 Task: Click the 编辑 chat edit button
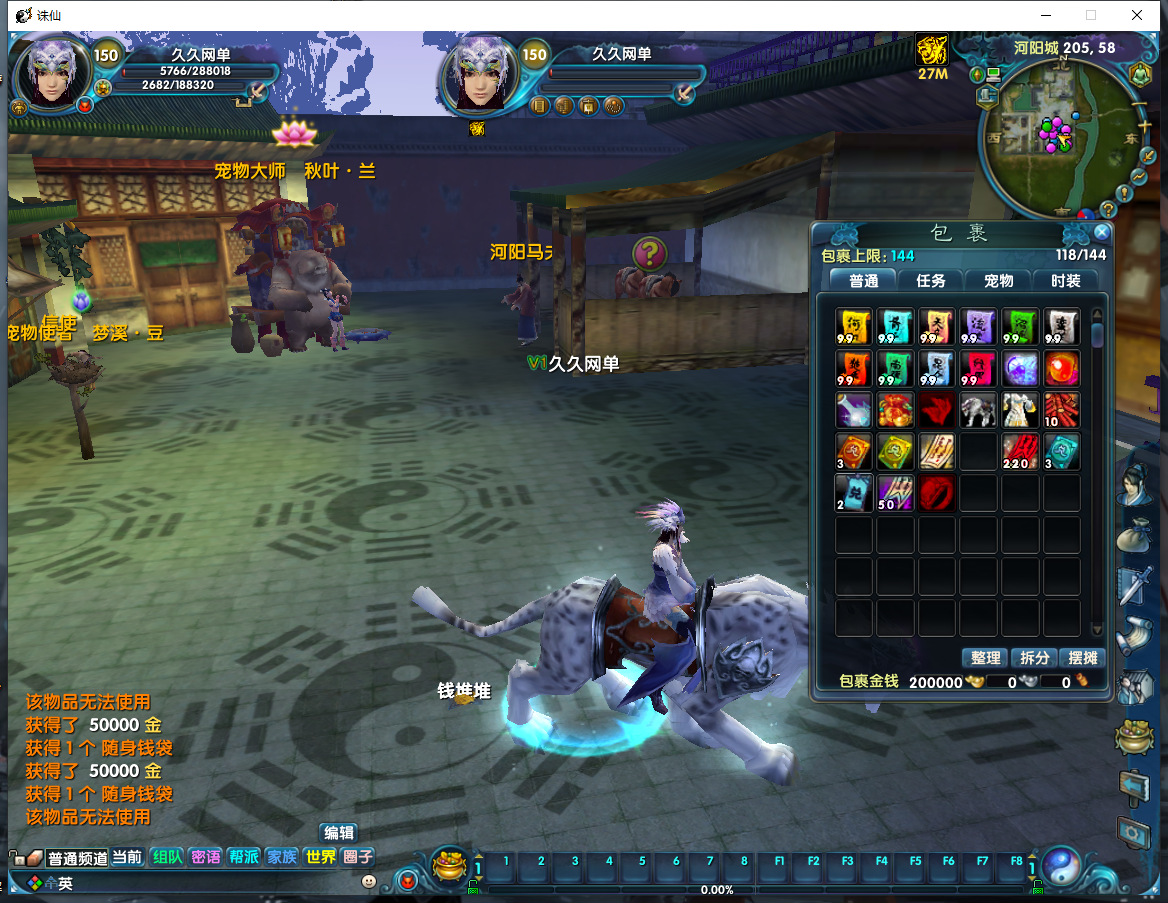pyautogui.click(x=339, y=833)
